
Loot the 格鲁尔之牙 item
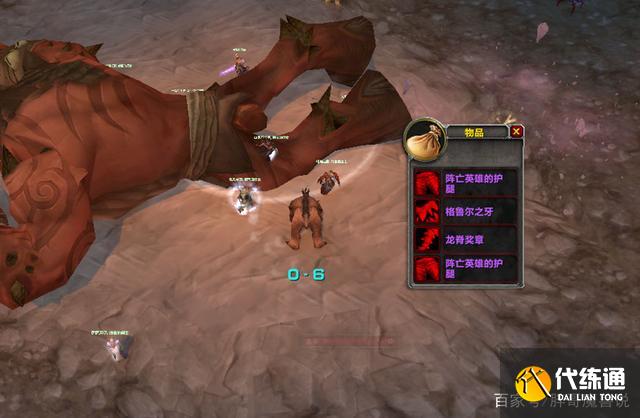point(466,212)
